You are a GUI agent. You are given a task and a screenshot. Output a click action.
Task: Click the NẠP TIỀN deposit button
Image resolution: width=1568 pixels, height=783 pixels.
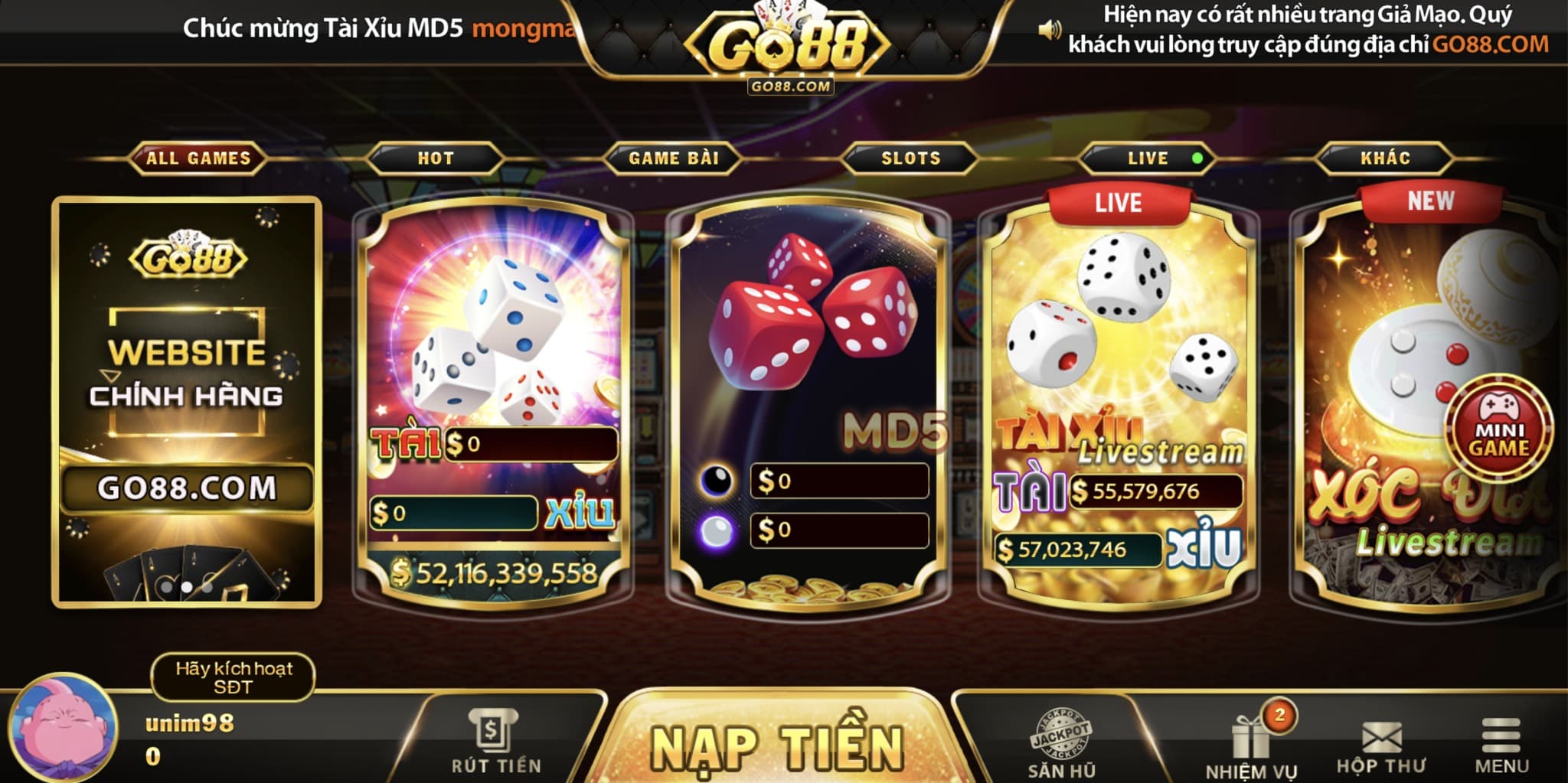coord(777,746)
